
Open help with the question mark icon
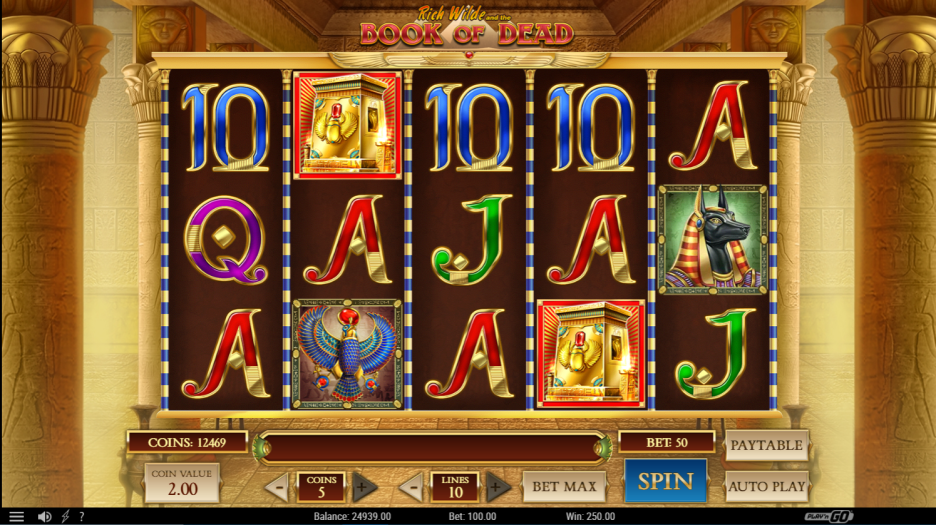pos(81,517)
